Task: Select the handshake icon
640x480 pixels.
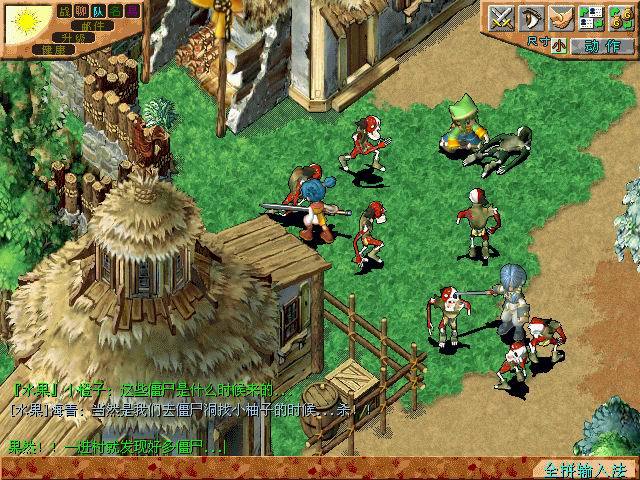Action: coord(561,18)
